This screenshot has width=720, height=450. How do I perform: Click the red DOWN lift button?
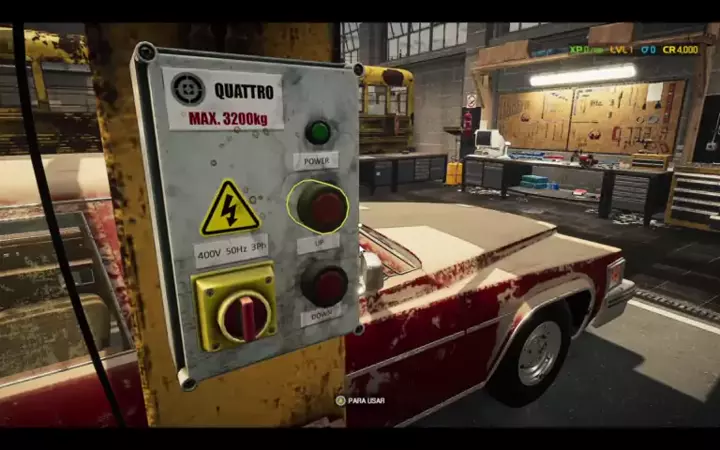click(x=325, y=285)
